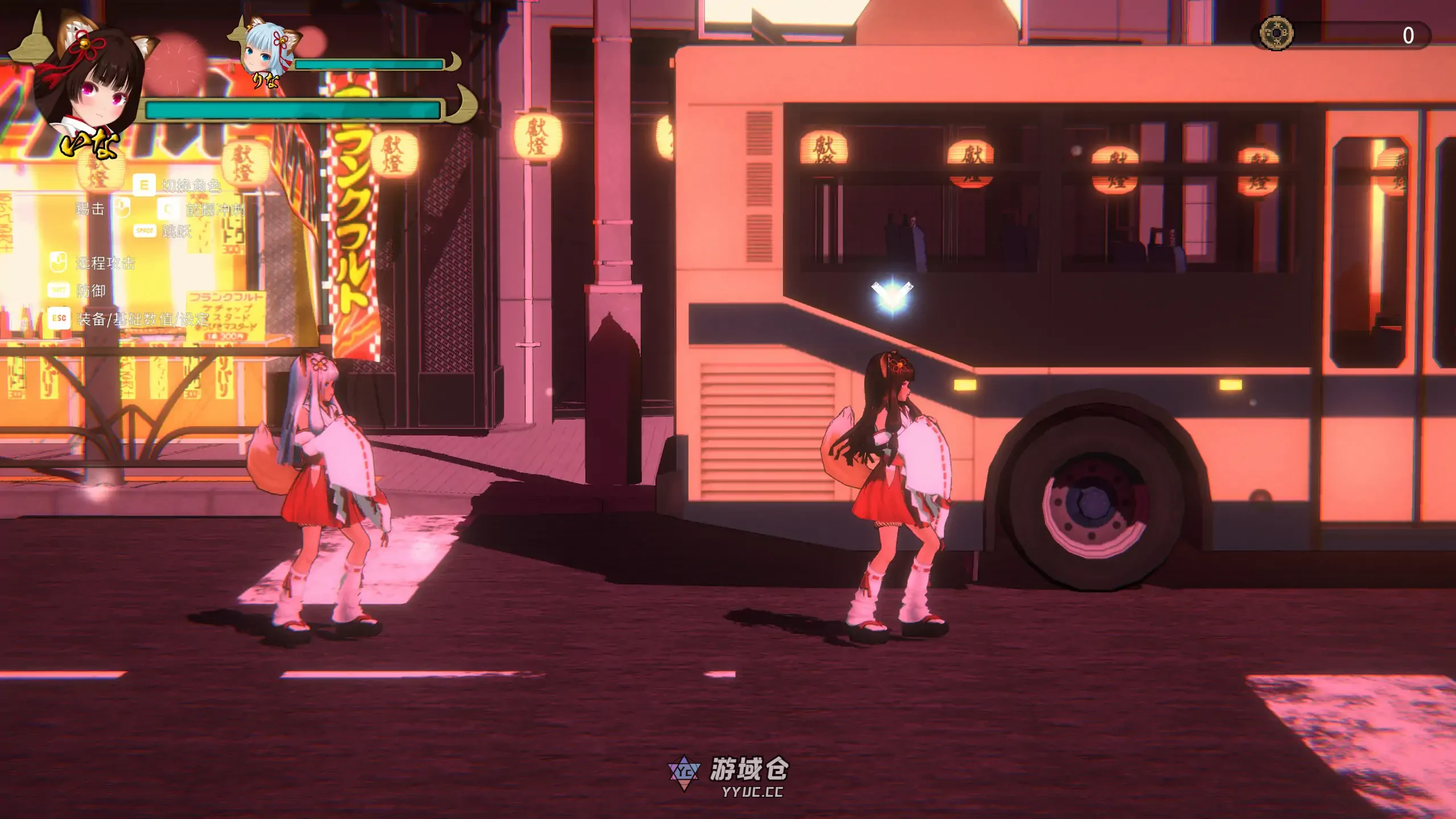The height and width of the screenshot is (819, 1456).
Task: Click the gold coin currency icon
Action: 1276,33
